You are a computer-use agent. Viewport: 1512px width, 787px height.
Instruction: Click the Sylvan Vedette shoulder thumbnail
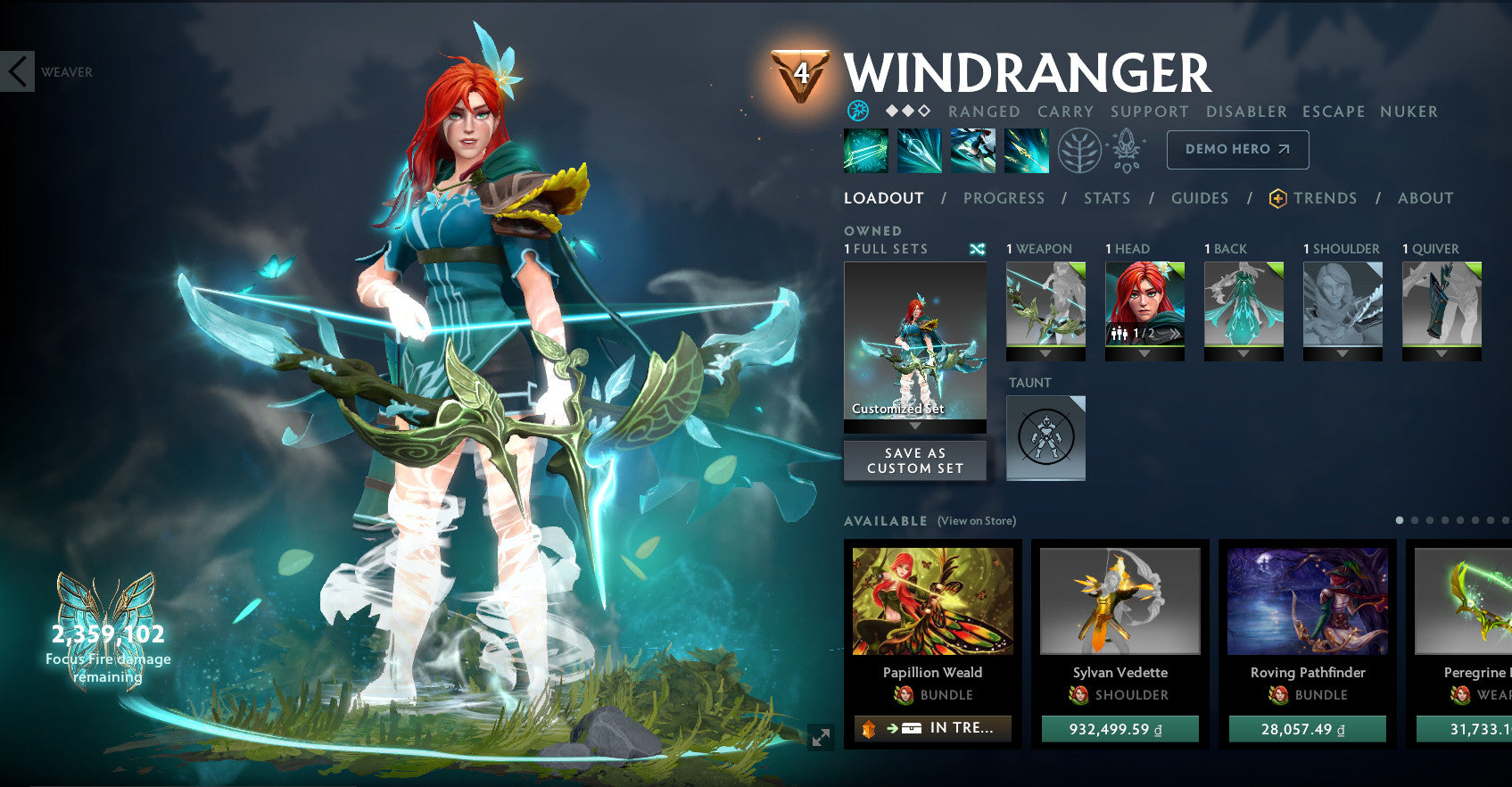1120,602
